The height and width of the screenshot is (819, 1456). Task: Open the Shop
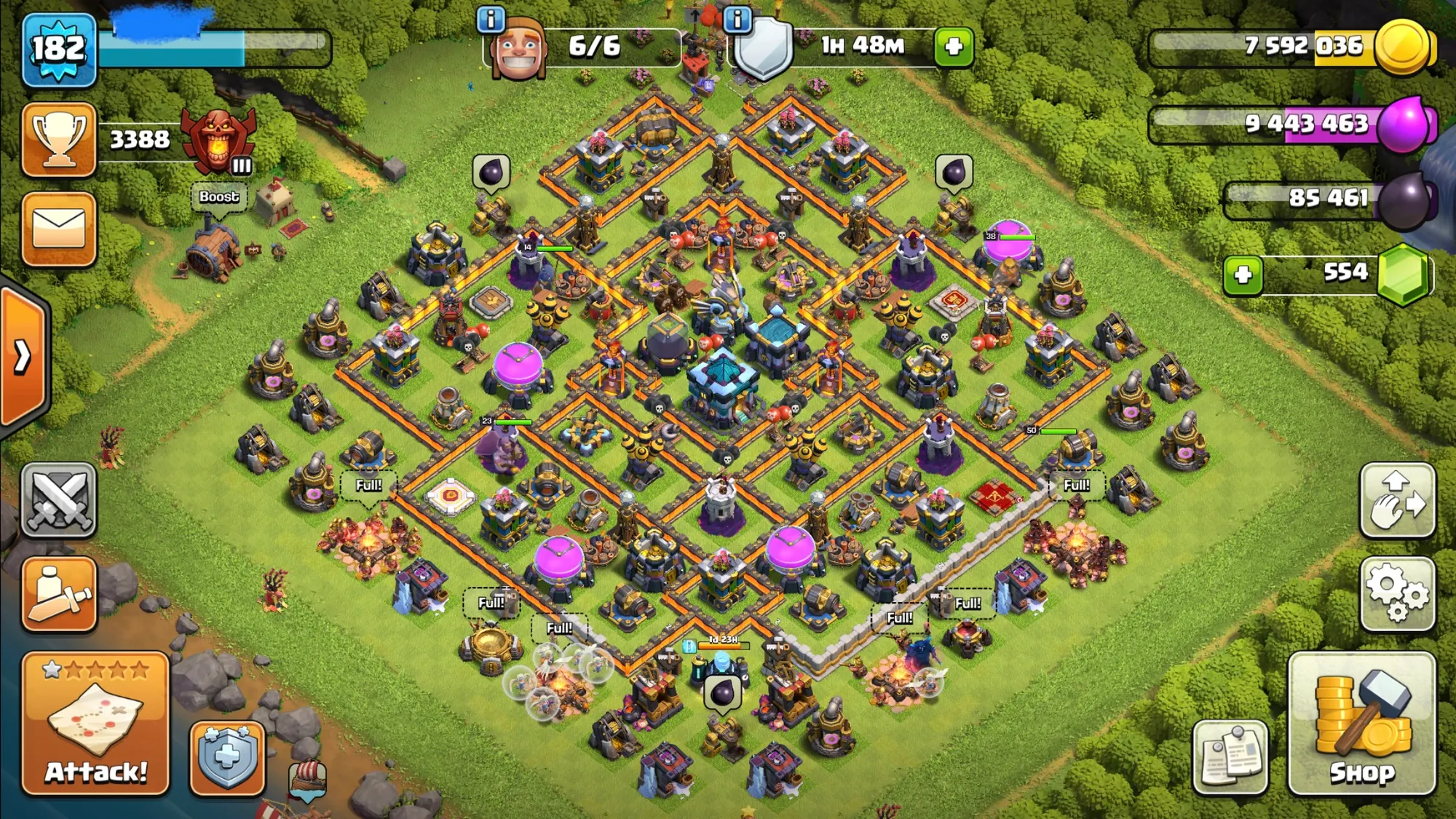[x=1361, y=723]
